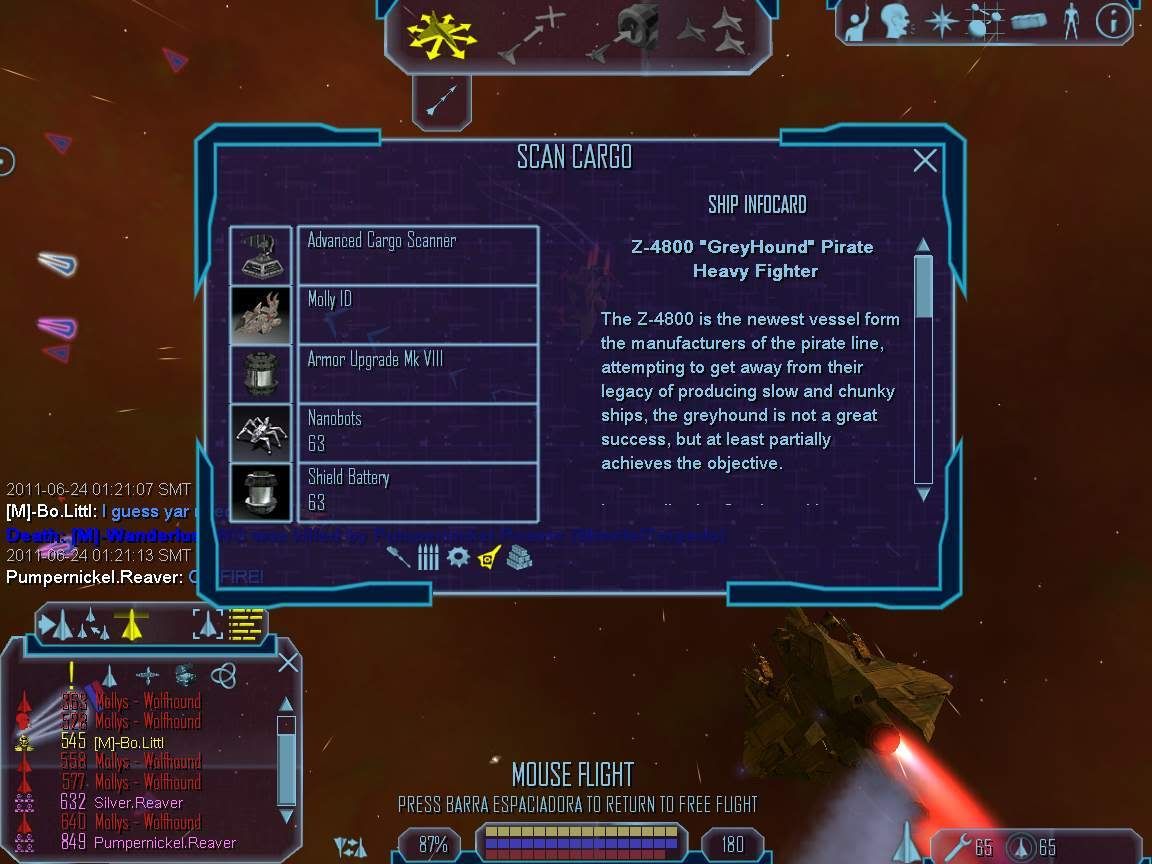Switch to the ammunition bullets filter
Screen dimensions: 1152x864
click(428, 557)
